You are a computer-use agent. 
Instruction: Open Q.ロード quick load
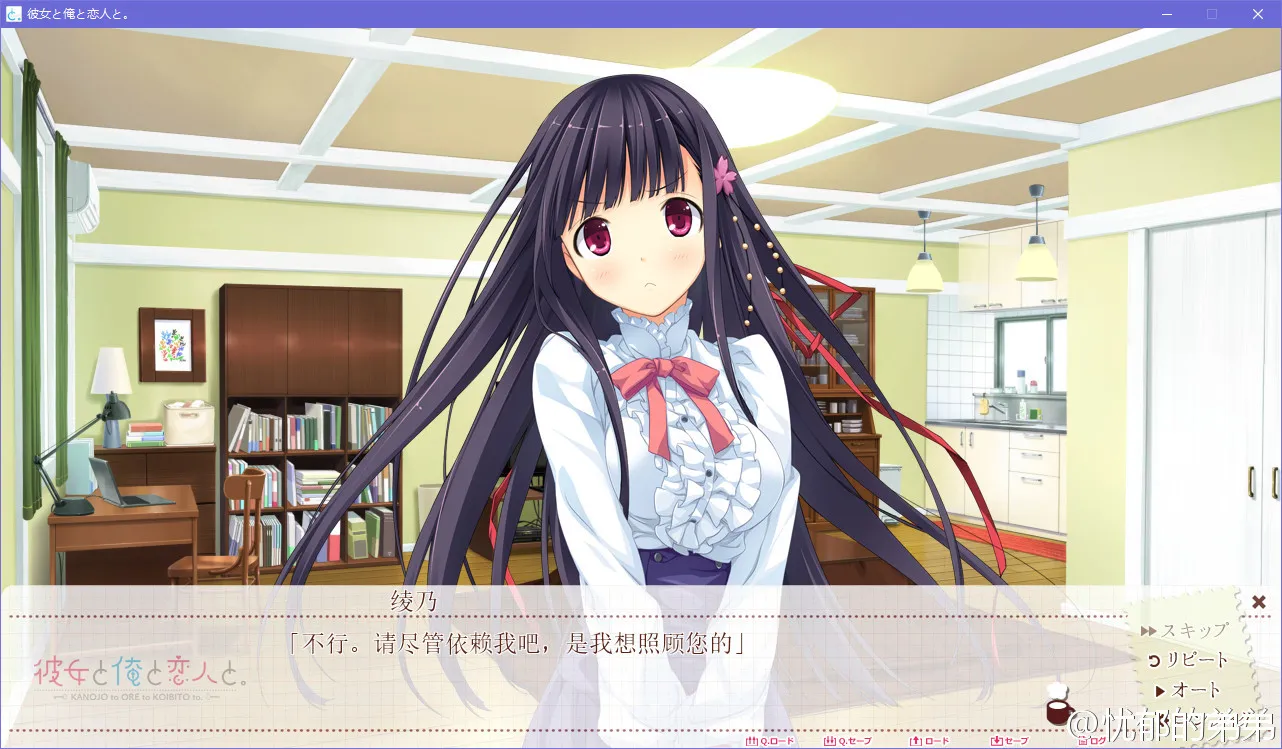[771, 741]
